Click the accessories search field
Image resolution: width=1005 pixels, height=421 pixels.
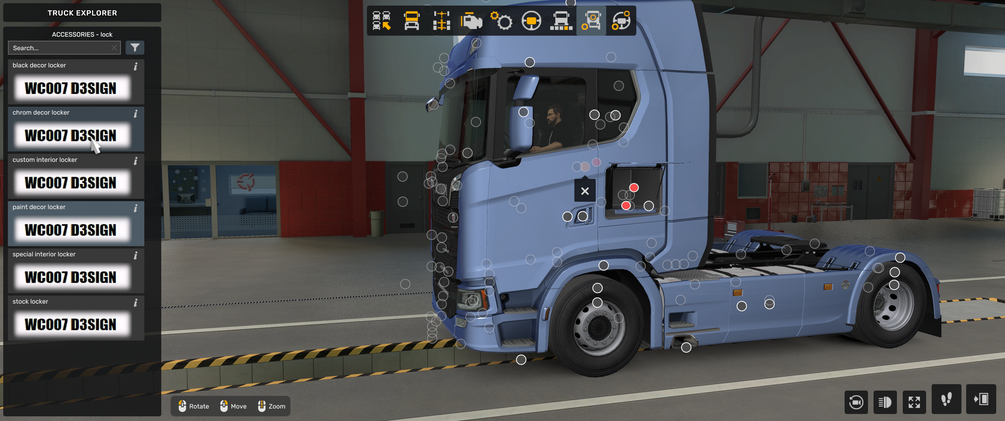[x=64, y=48]
